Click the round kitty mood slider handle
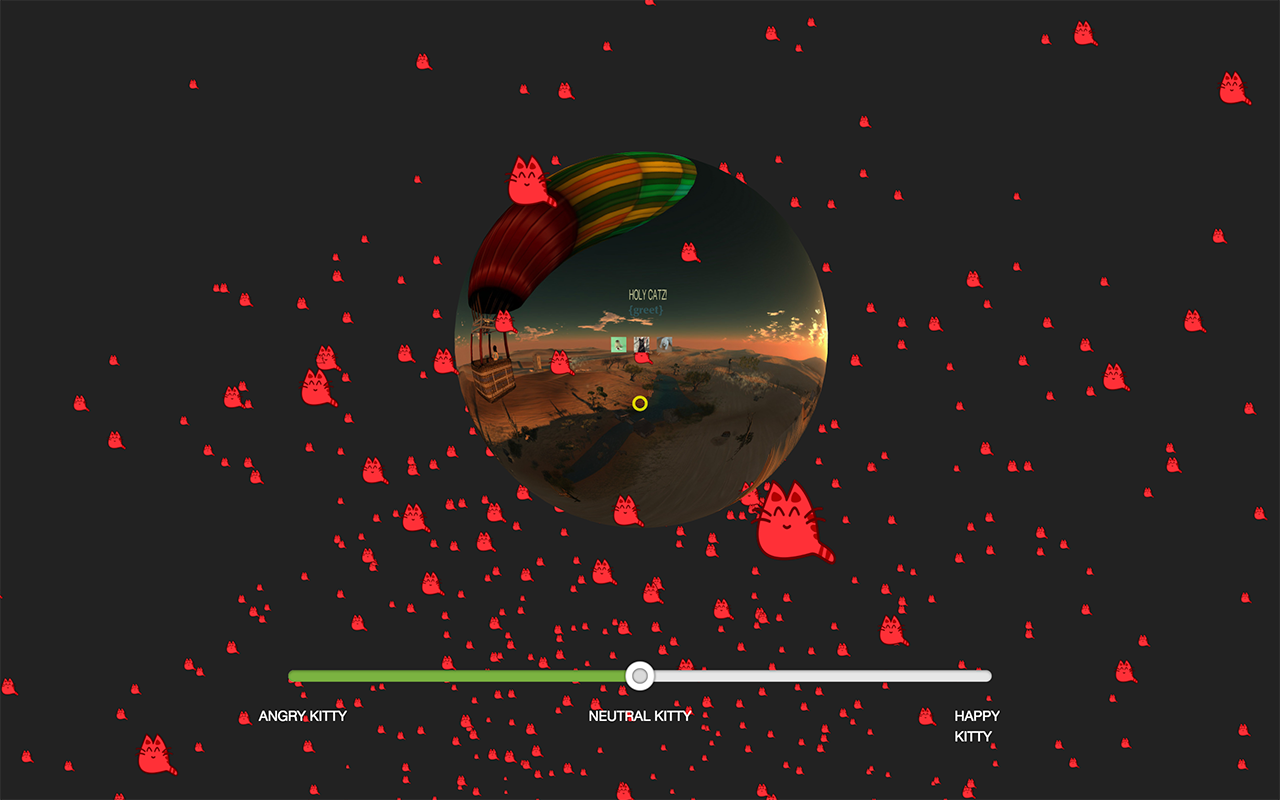 640,676
